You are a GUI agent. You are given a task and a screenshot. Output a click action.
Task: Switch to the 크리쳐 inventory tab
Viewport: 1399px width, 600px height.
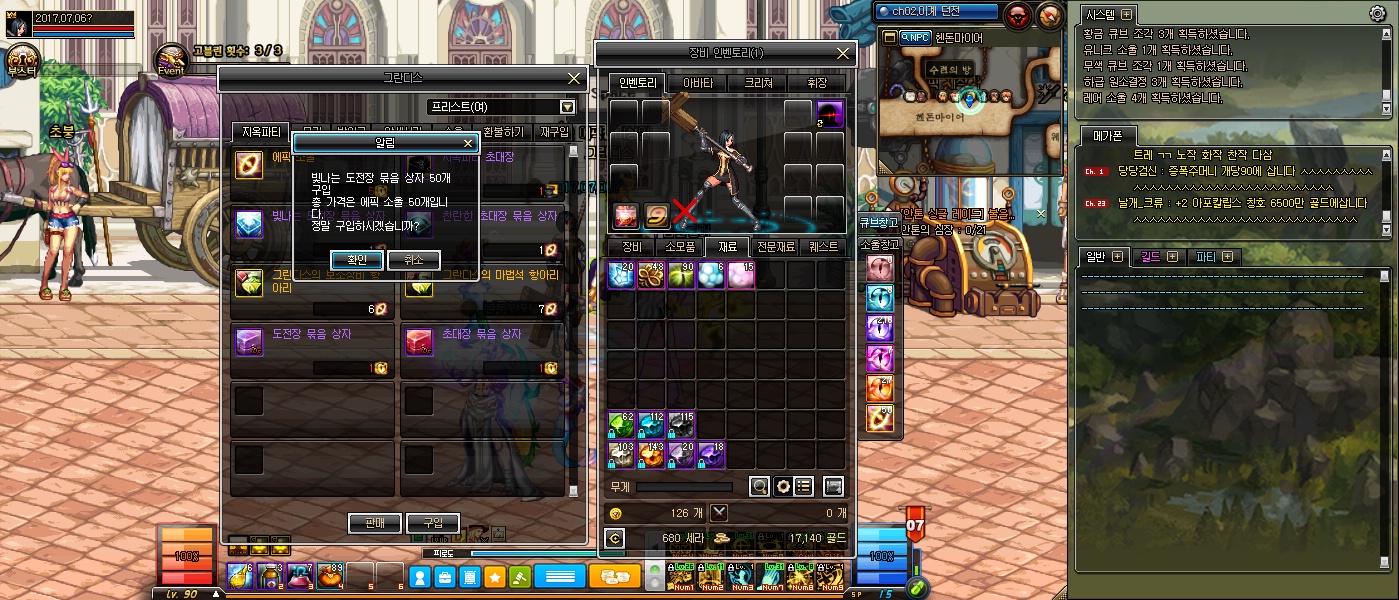click(757, 83)
